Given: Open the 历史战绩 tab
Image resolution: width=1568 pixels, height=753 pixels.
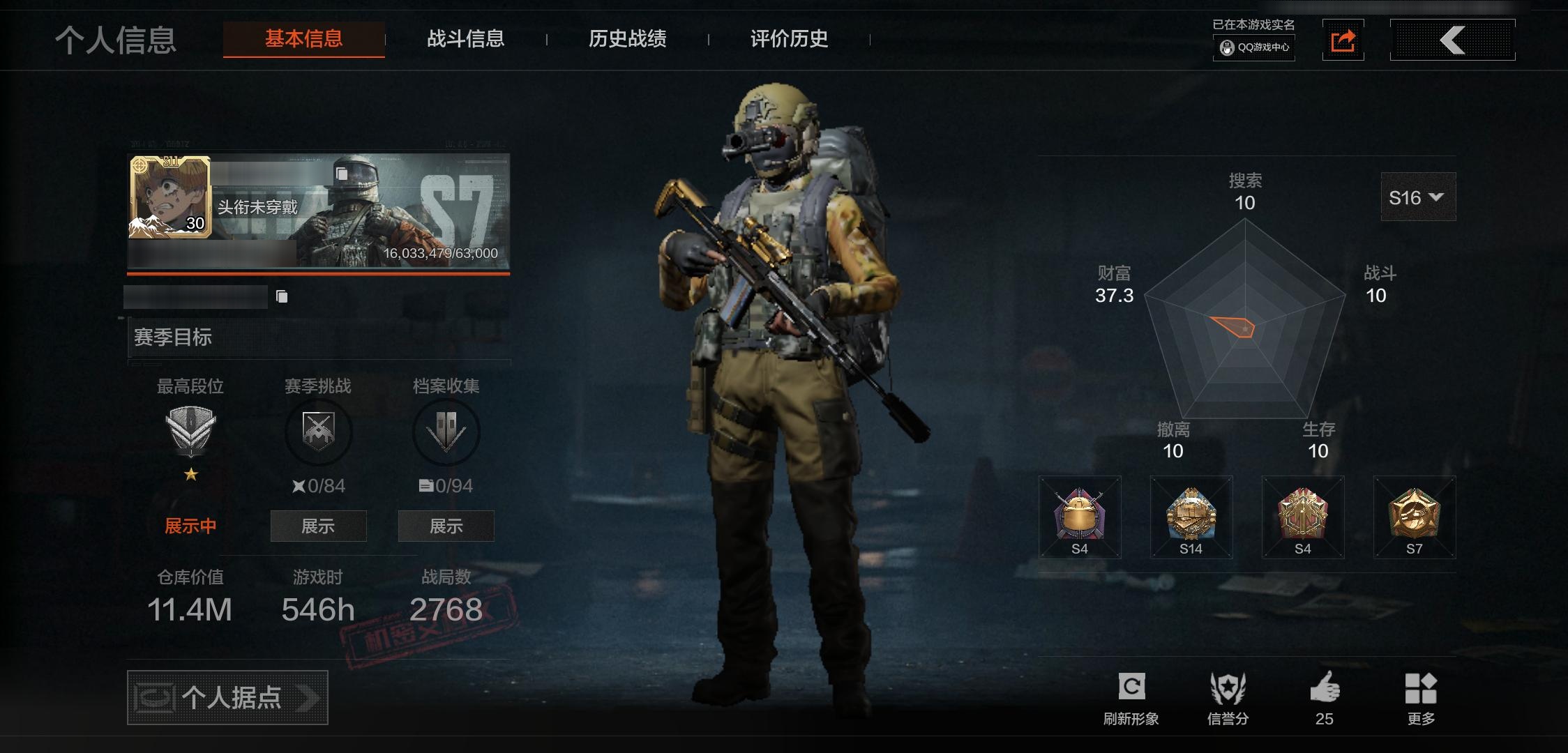Looking at the screenshot, I should 627,40.
